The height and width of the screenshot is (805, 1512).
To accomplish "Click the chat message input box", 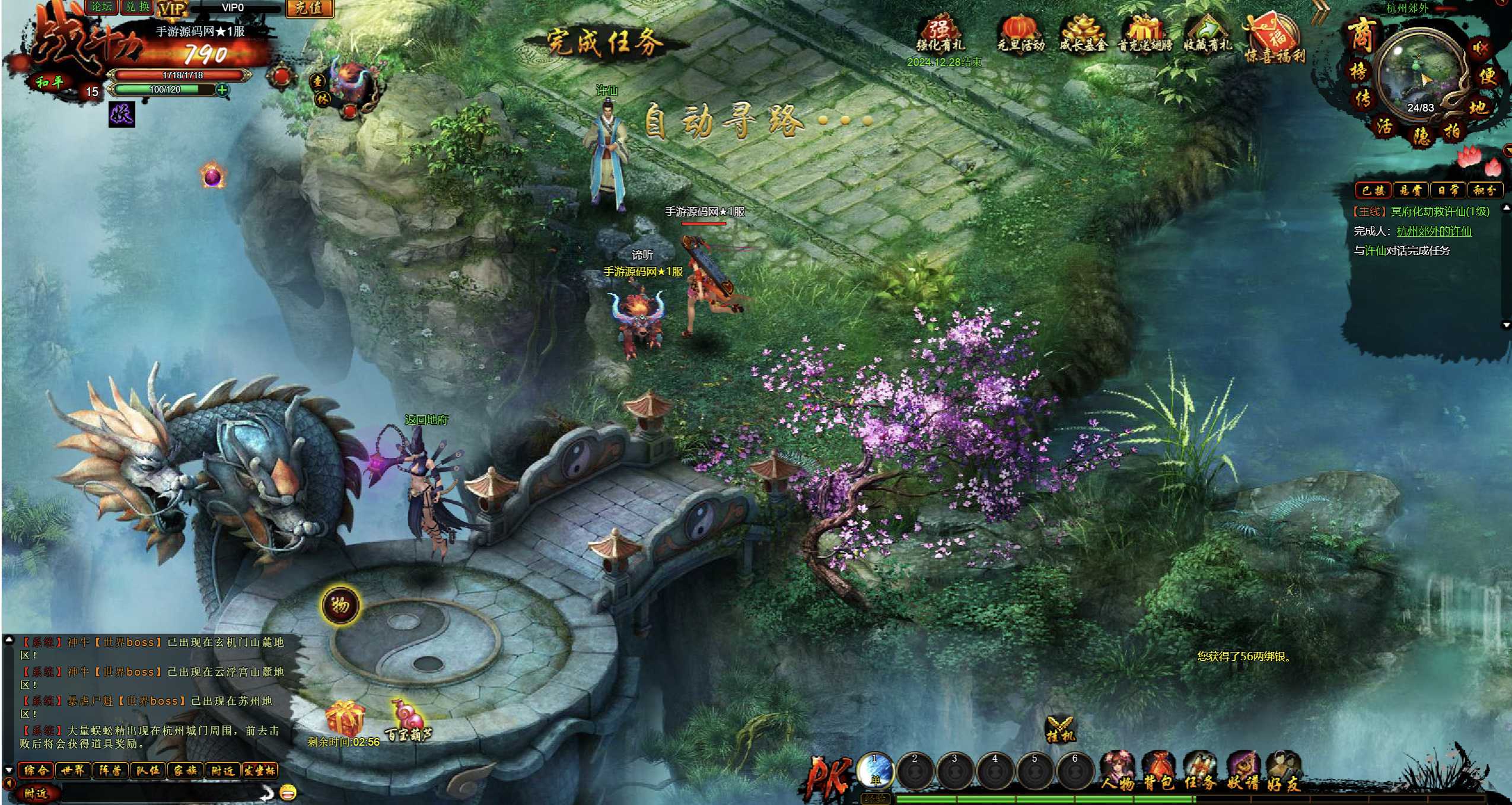I will pyautogui.click(x=160, y=792).
